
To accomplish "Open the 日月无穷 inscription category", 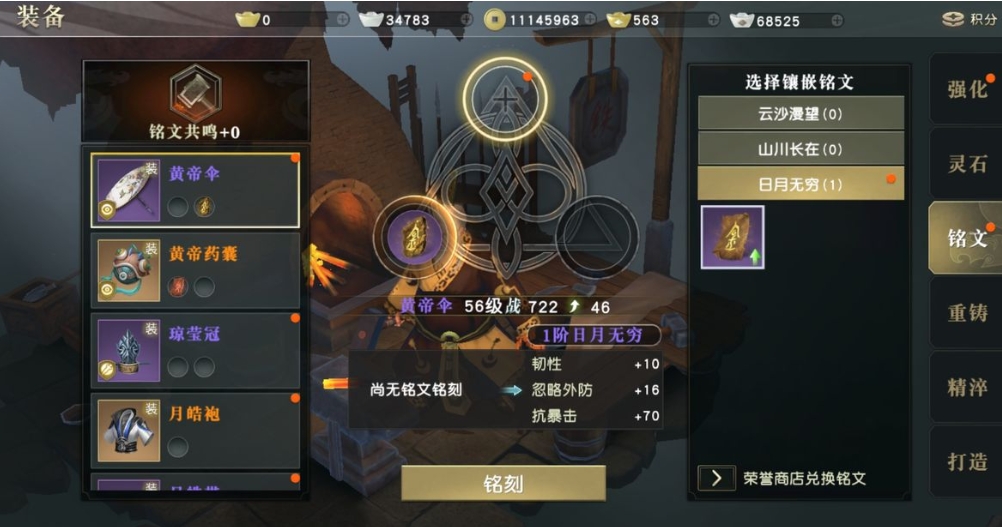I will click(x=800, y=184).
